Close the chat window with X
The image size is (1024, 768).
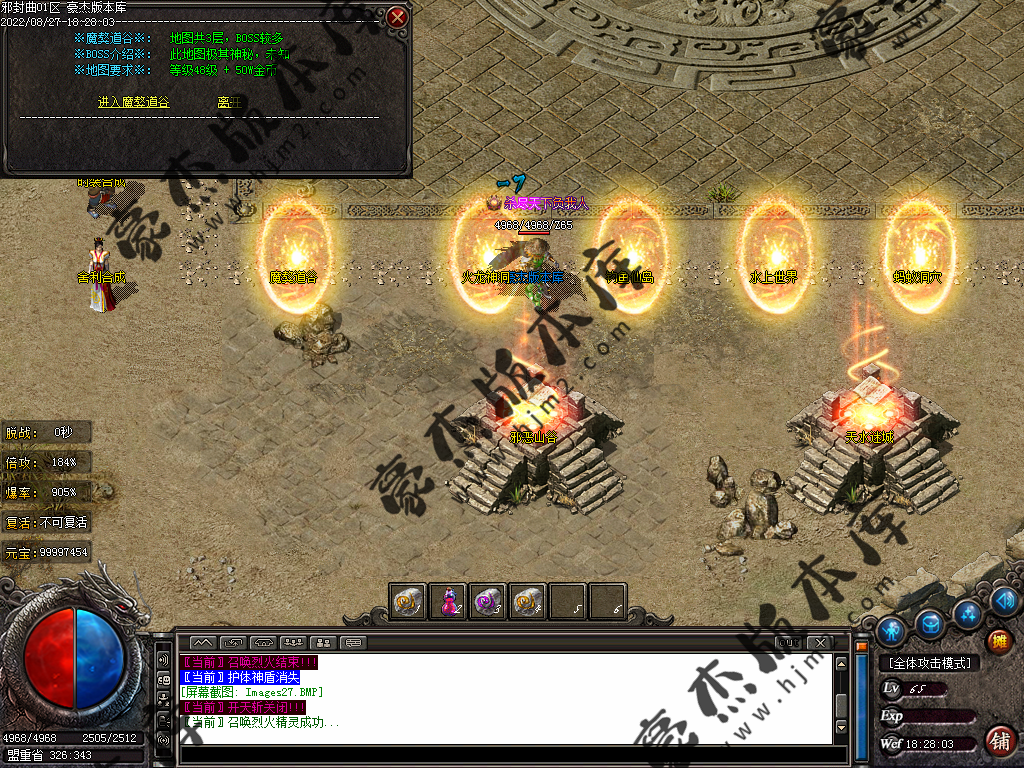pos(820,641)
